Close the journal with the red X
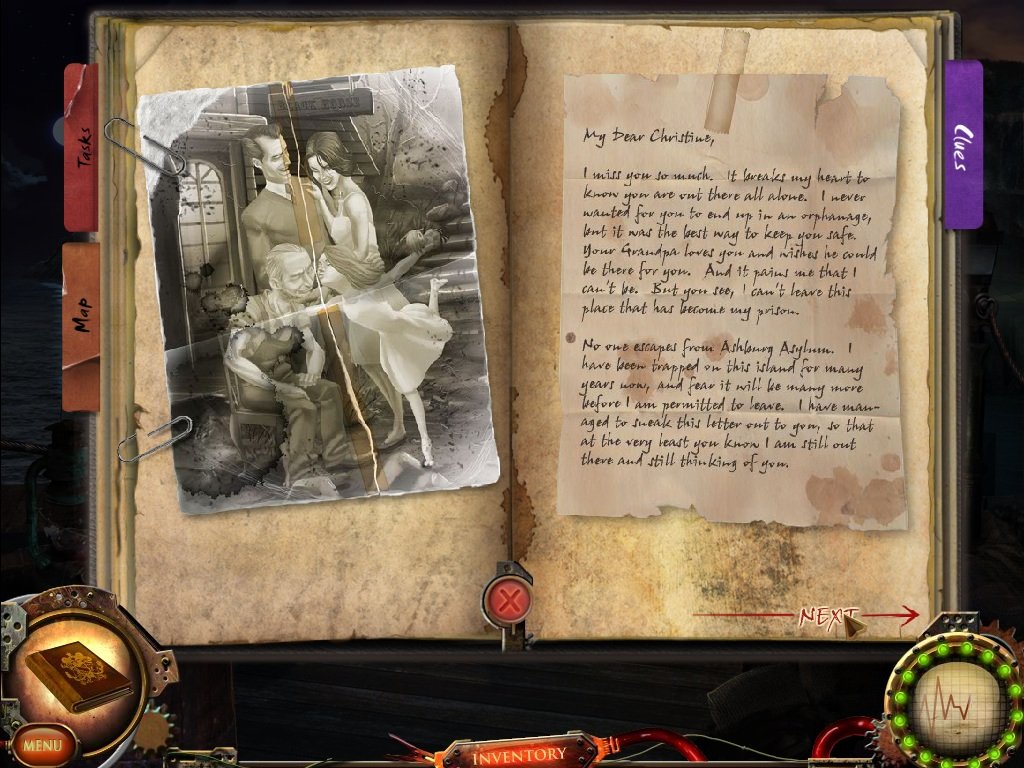The height and width of the screenshot is (768, 1024). [508, 601]
